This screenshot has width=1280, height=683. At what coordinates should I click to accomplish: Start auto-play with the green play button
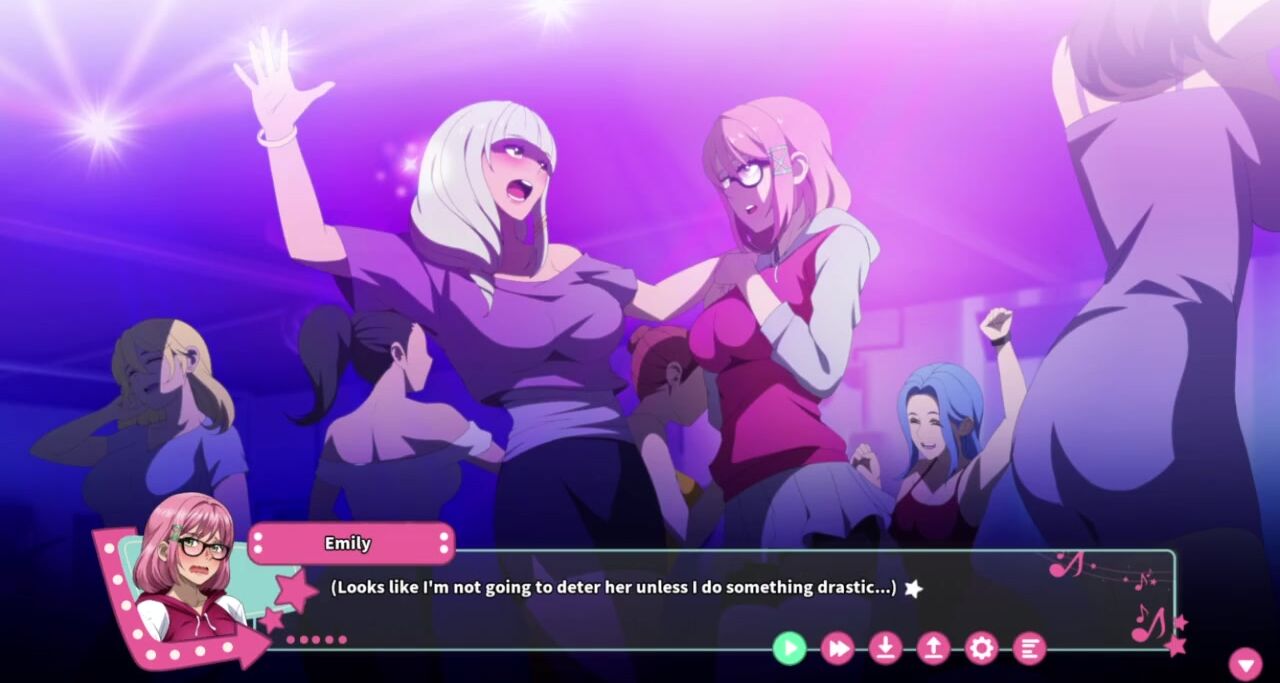click(x=789, y=648)
